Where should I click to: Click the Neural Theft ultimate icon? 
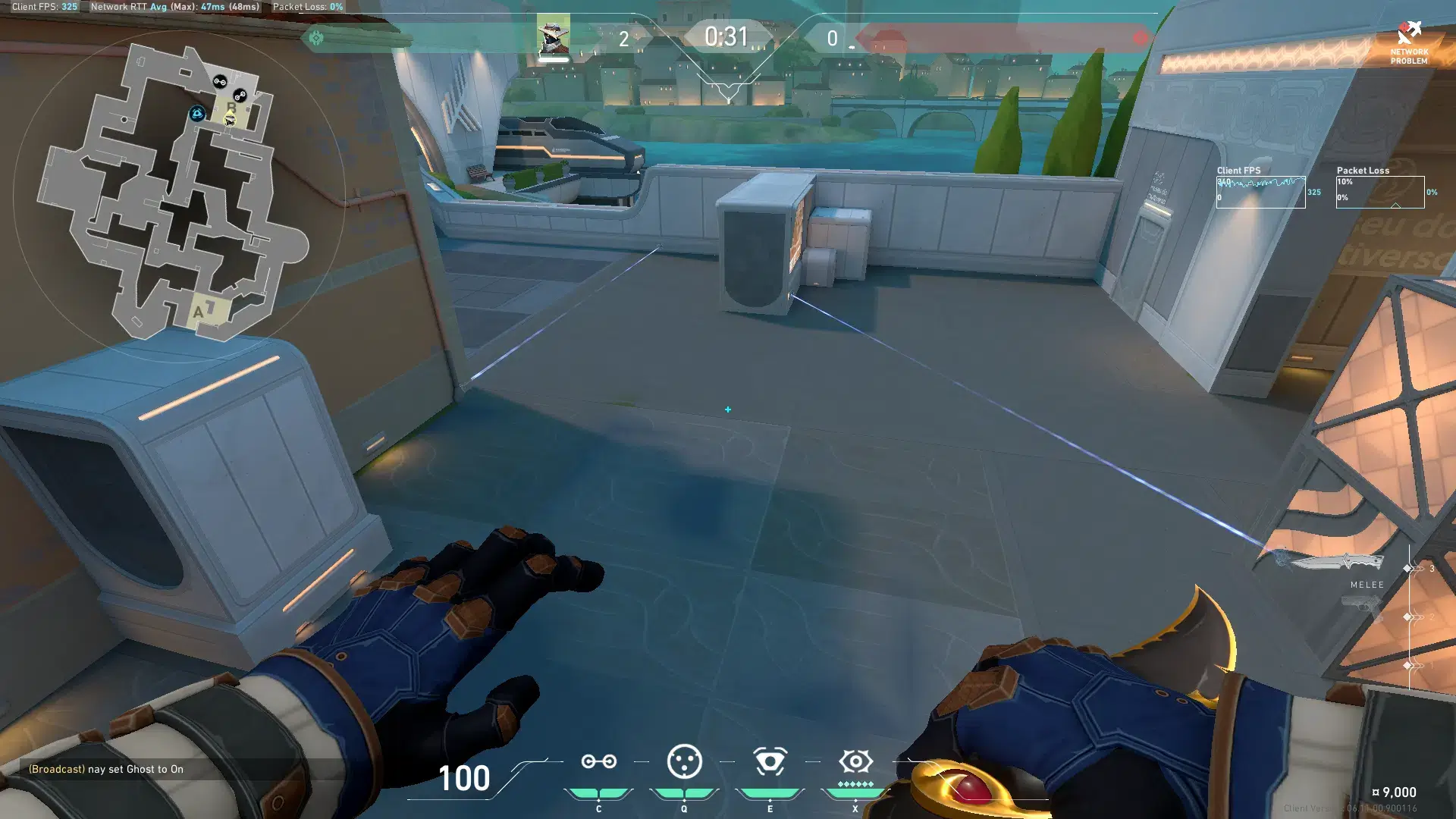(855, 761)
